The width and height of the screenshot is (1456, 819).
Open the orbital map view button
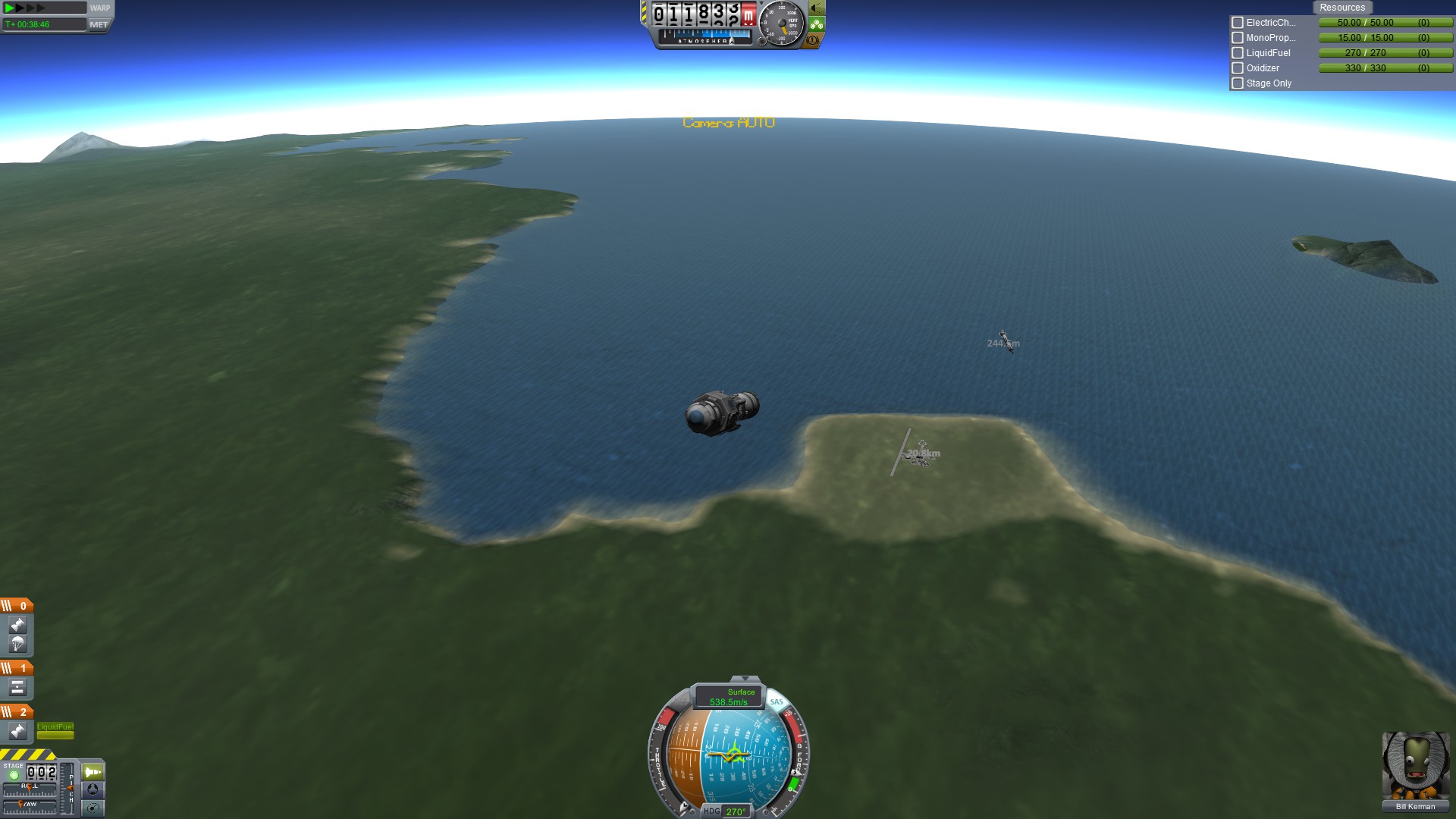[93, 808]
